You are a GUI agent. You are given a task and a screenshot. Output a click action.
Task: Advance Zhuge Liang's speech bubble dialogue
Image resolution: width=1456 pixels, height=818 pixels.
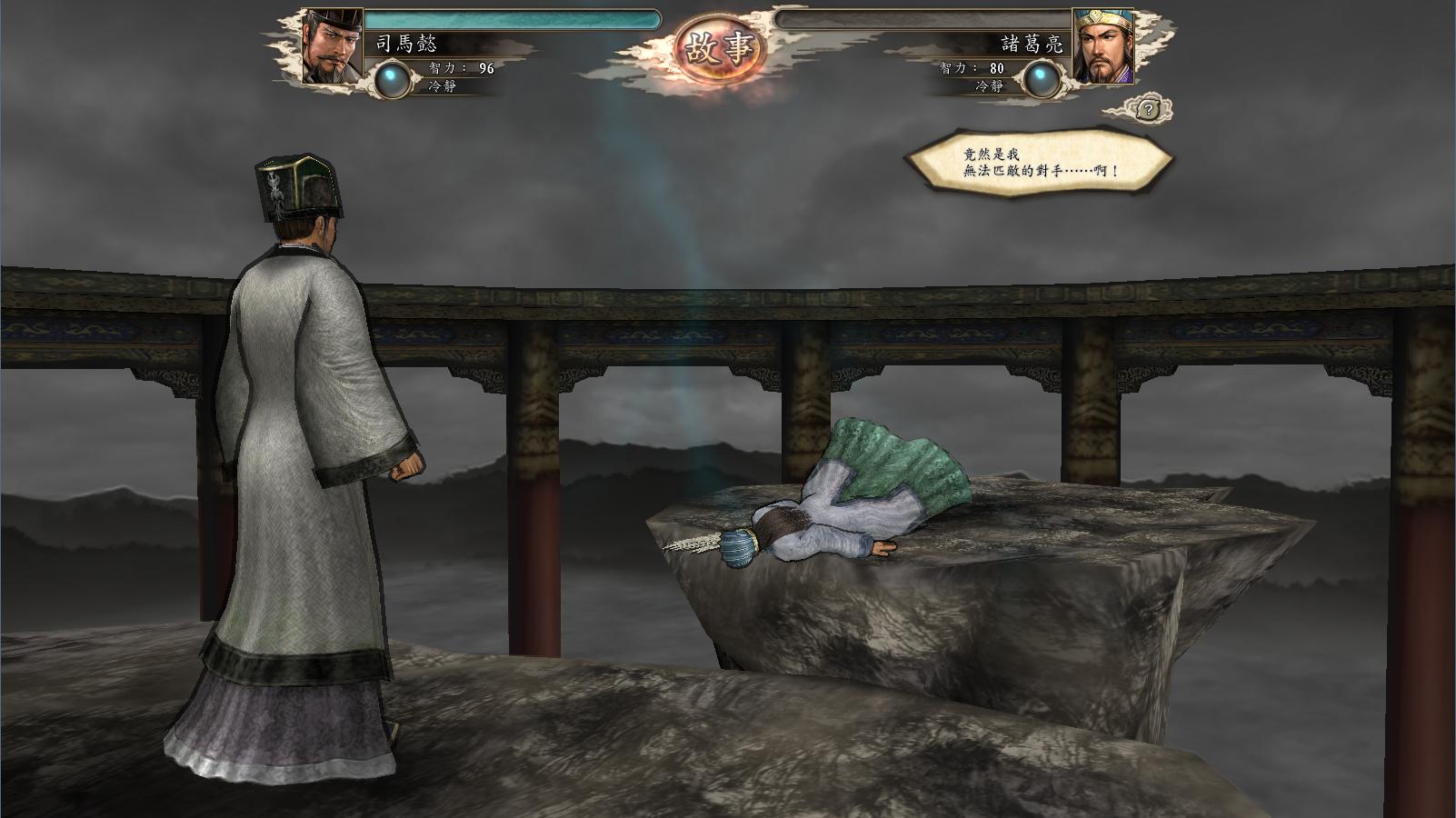[1038, 163]
